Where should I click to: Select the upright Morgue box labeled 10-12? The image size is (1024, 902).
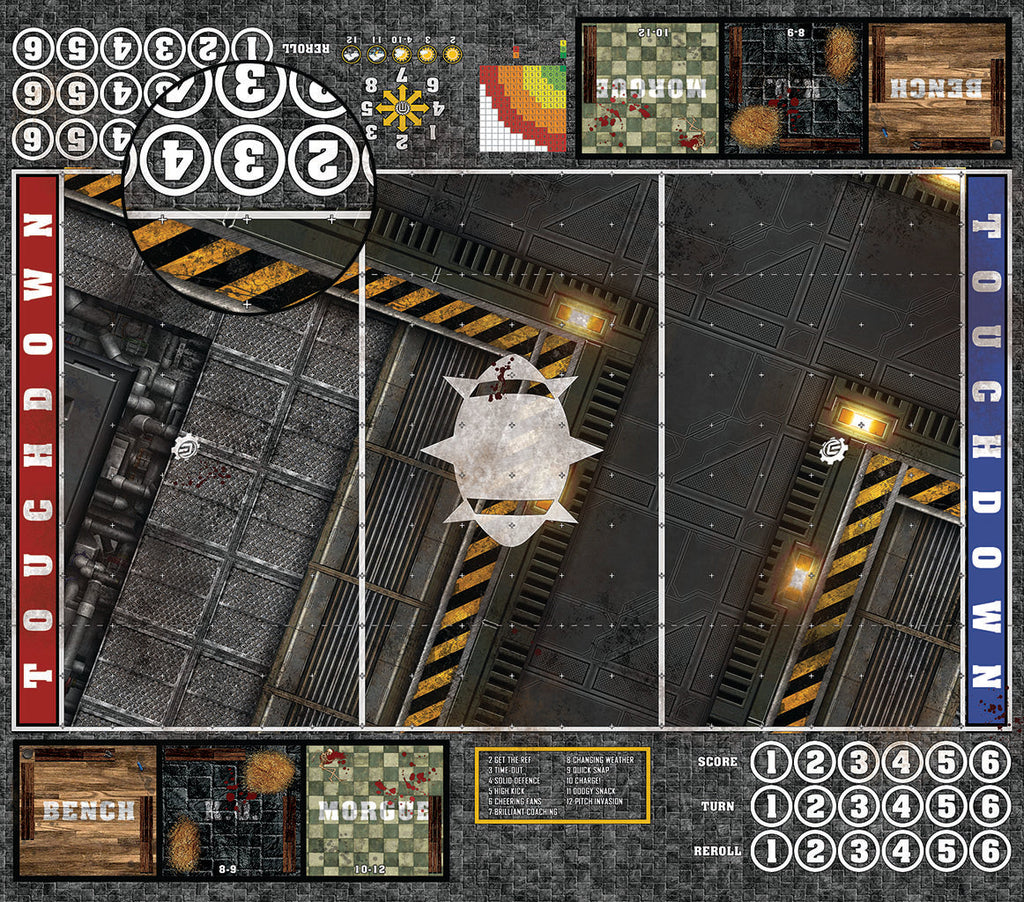point(375,810)
